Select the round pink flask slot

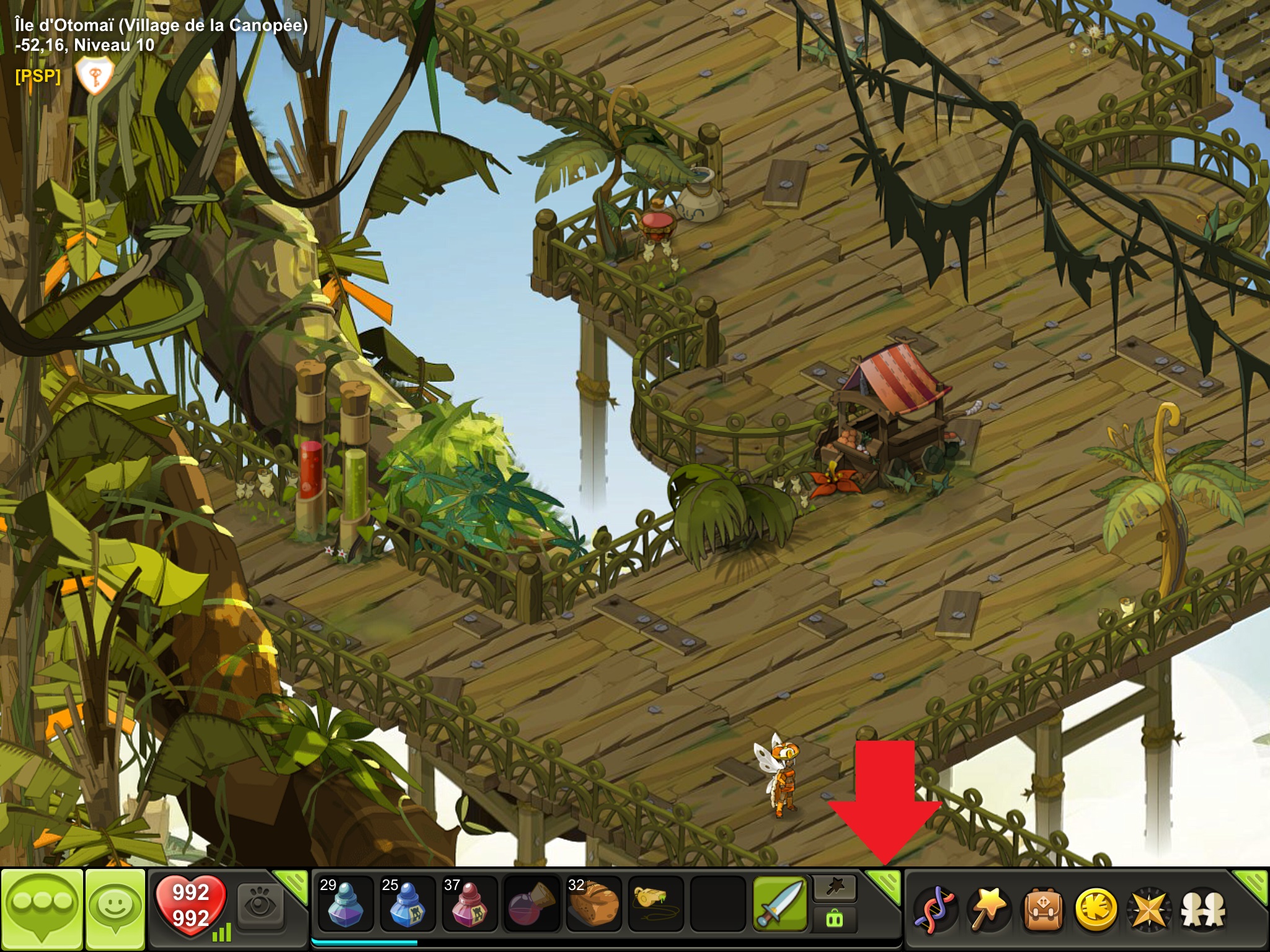coord(531,905)
